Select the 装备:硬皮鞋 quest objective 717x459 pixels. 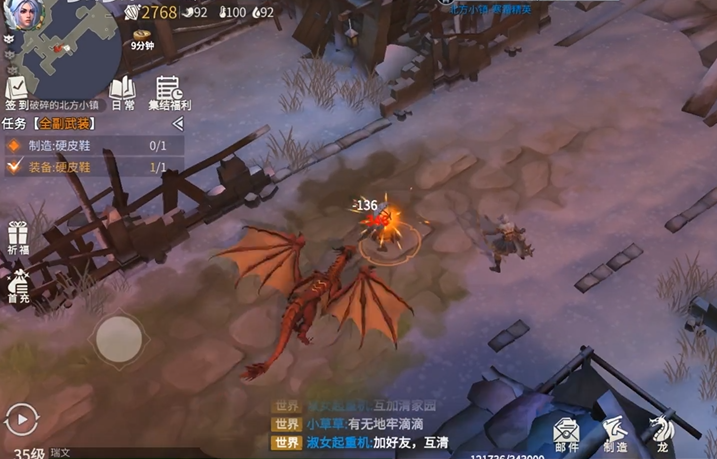pyautogui.click(x=90, y=167)
